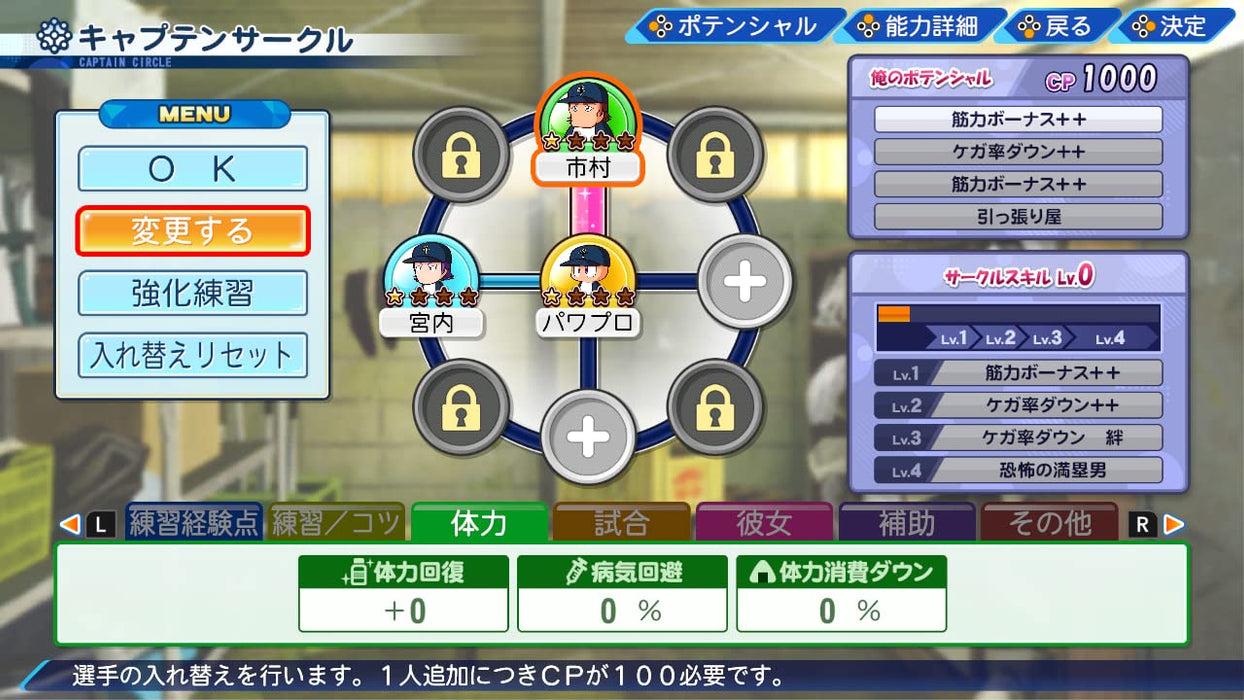Show 能力詳細 details

[x=918, y=26]
